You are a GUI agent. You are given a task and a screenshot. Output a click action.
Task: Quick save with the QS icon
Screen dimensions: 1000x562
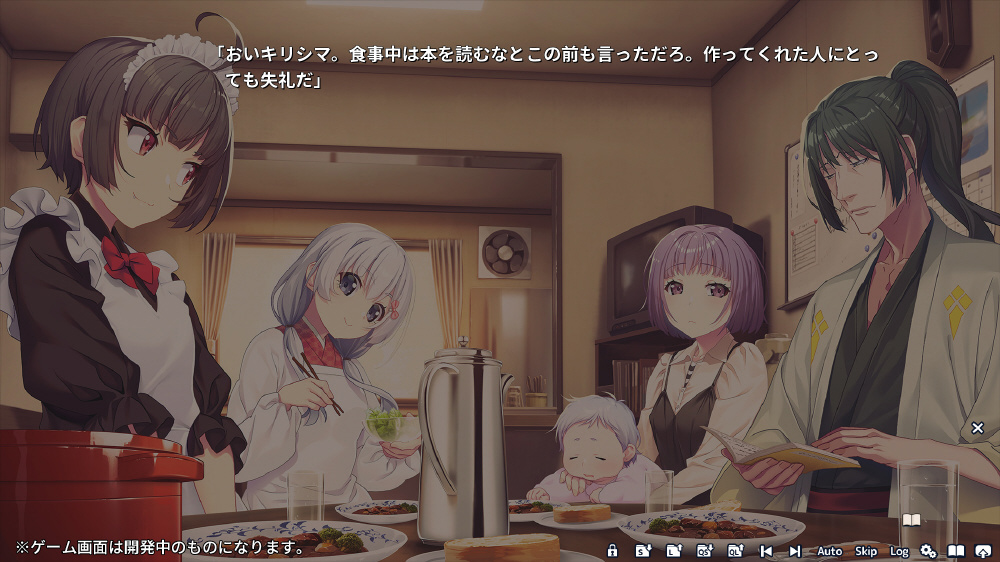[x=704, y=551]
